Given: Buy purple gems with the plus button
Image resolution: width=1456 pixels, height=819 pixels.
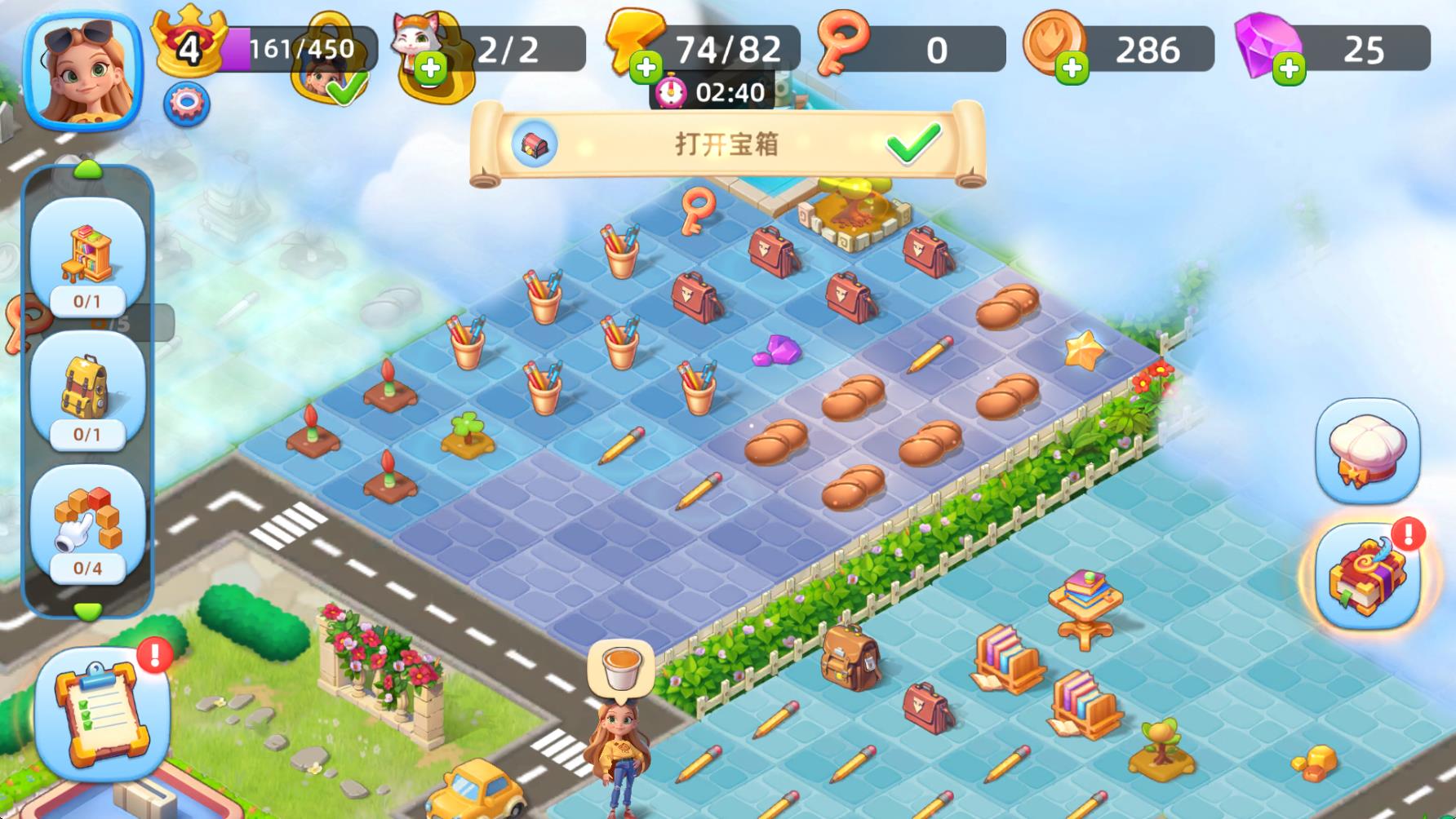Looking at the screenshot, I should click(x=1290, y=68).
